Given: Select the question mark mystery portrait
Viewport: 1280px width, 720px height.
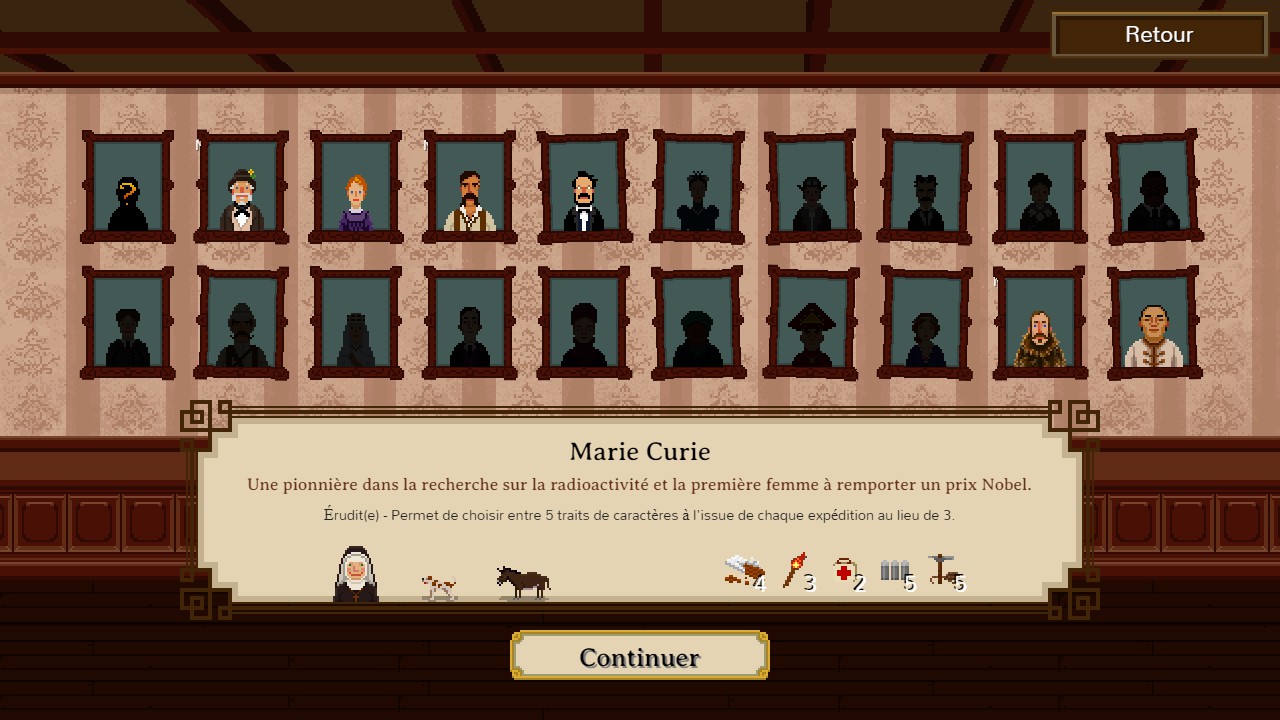Looking at the screenshot, I should click(x=127, y=188).
